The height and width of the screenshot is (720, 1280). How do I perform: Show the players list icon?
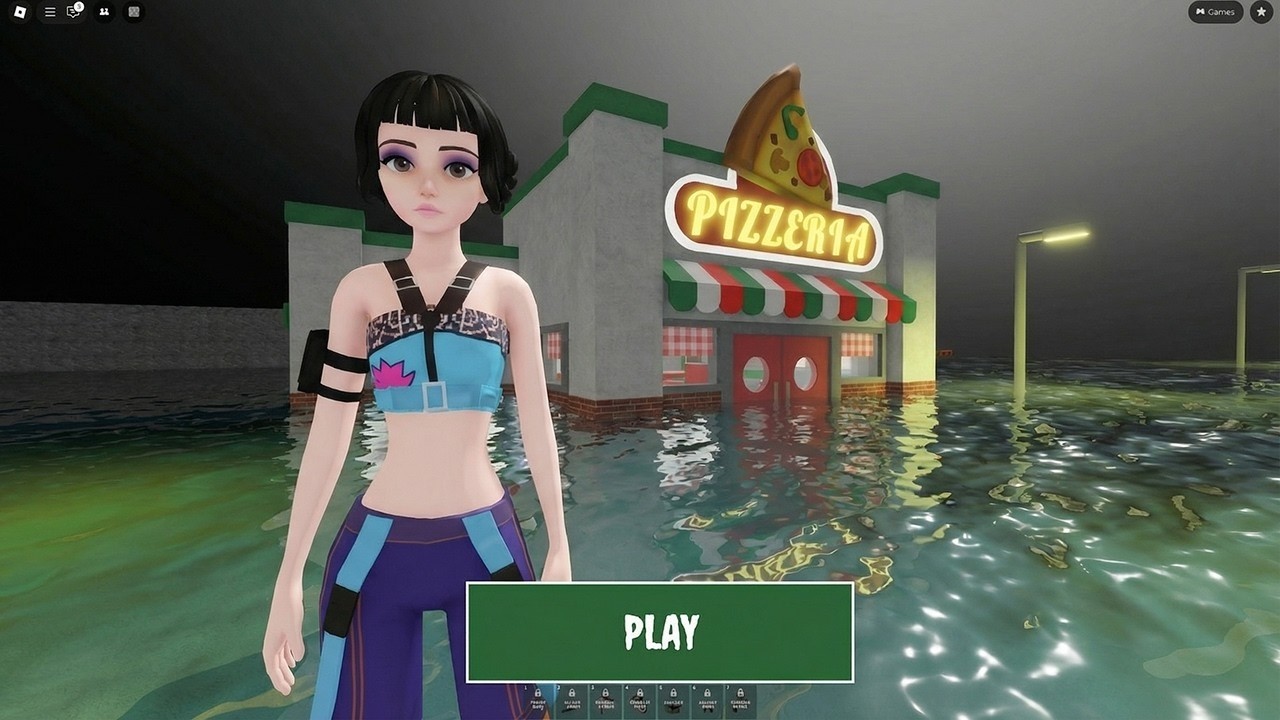click(x=105, y=12)
